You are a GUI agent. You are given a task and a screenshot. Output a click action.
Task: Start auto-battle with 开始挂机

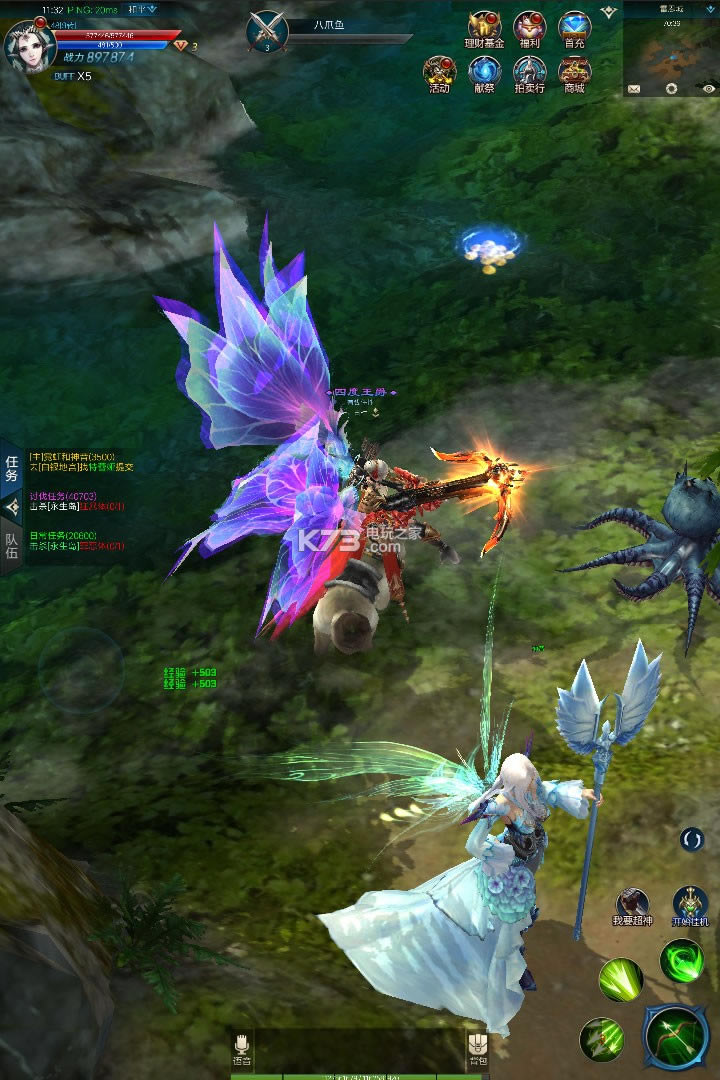pyautogui.click(x=690, y=906)
